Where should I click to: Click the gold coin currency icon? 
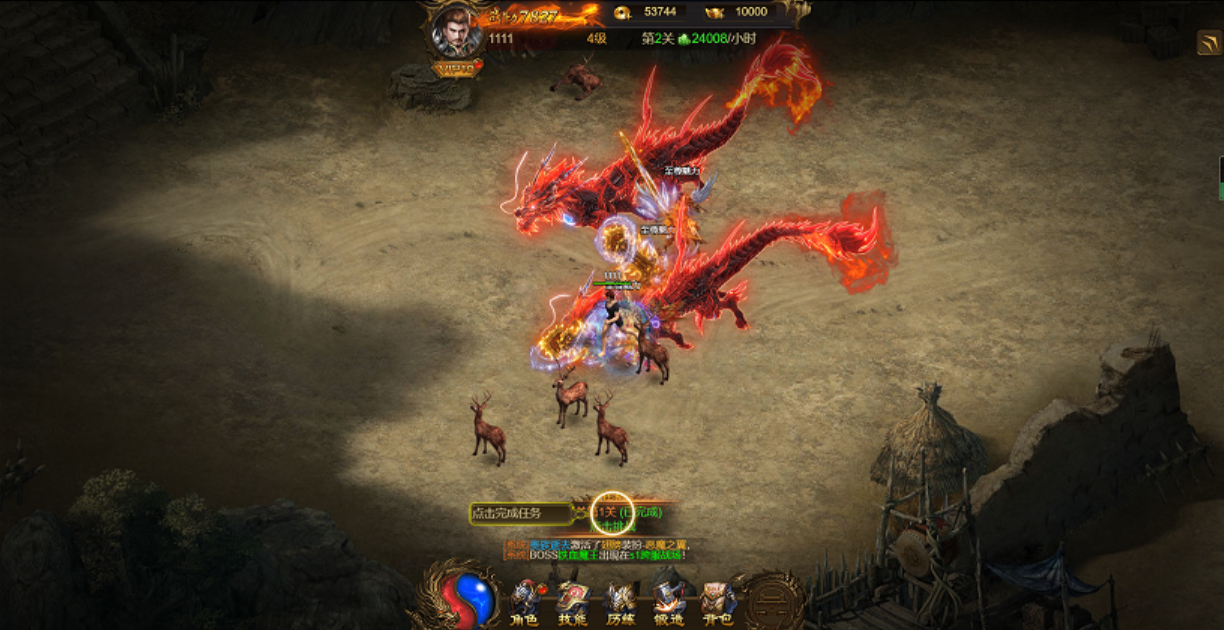pos(622,12)
